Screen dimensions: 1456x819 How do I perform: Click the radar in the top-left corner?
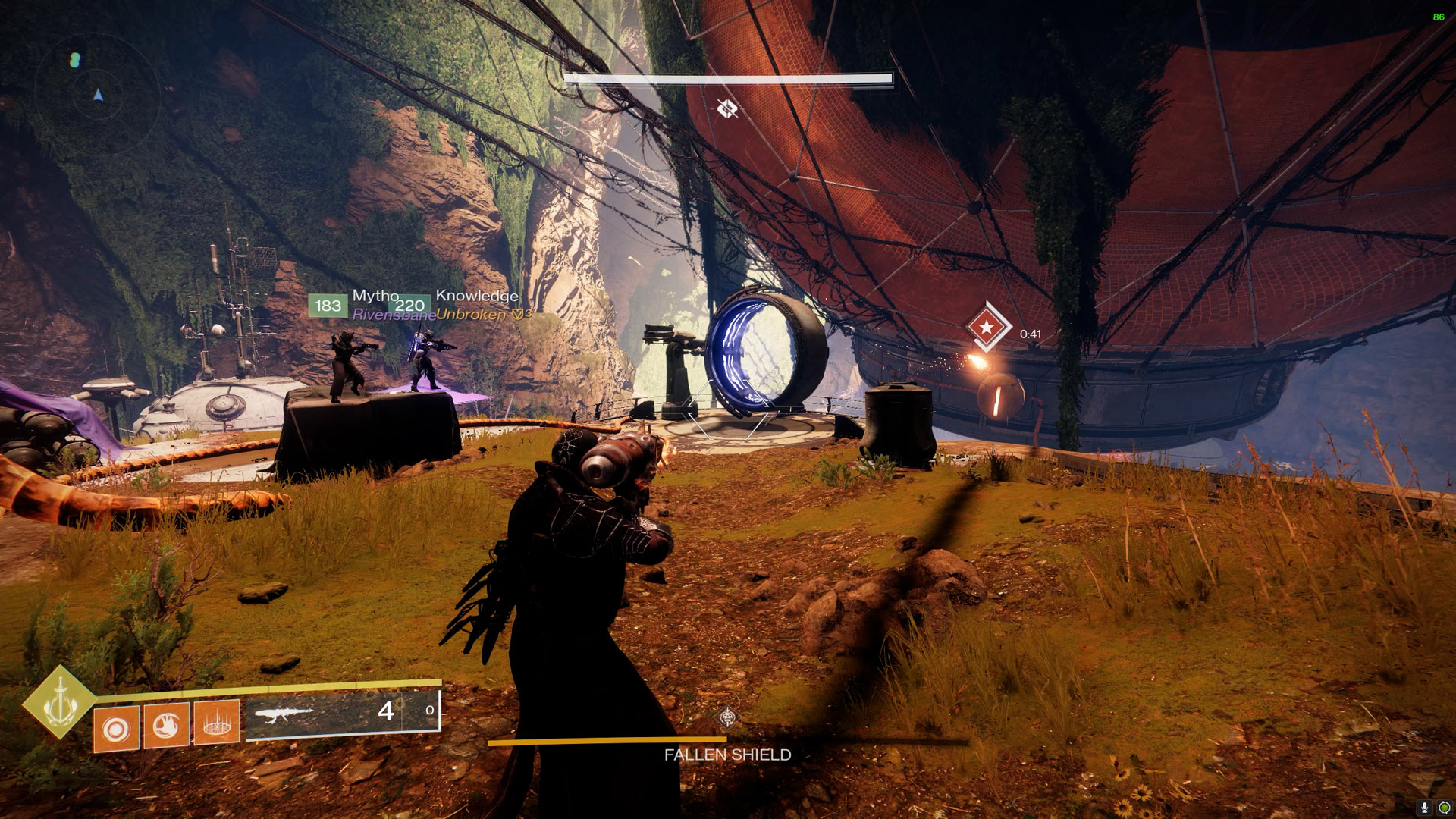click(96, 93)
